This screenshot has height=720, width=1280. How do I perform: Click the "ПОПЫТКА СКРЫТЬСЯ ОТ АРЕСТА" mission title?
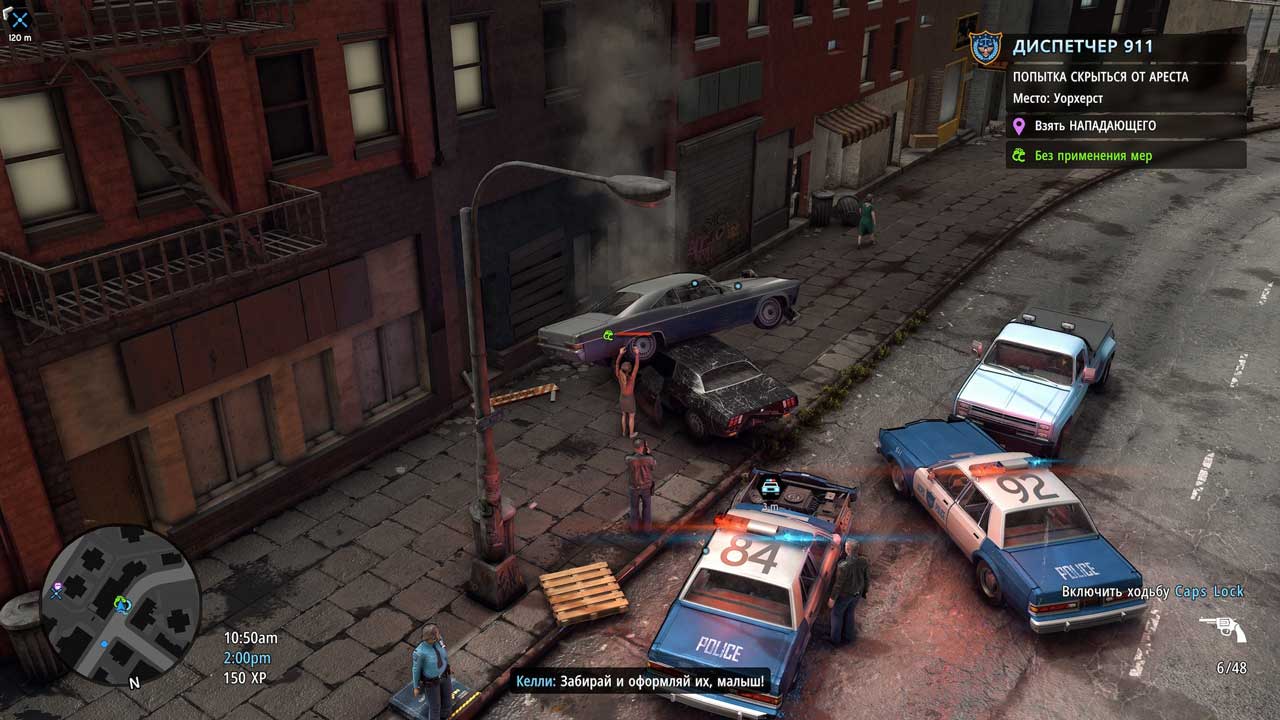coord(1100,77)
